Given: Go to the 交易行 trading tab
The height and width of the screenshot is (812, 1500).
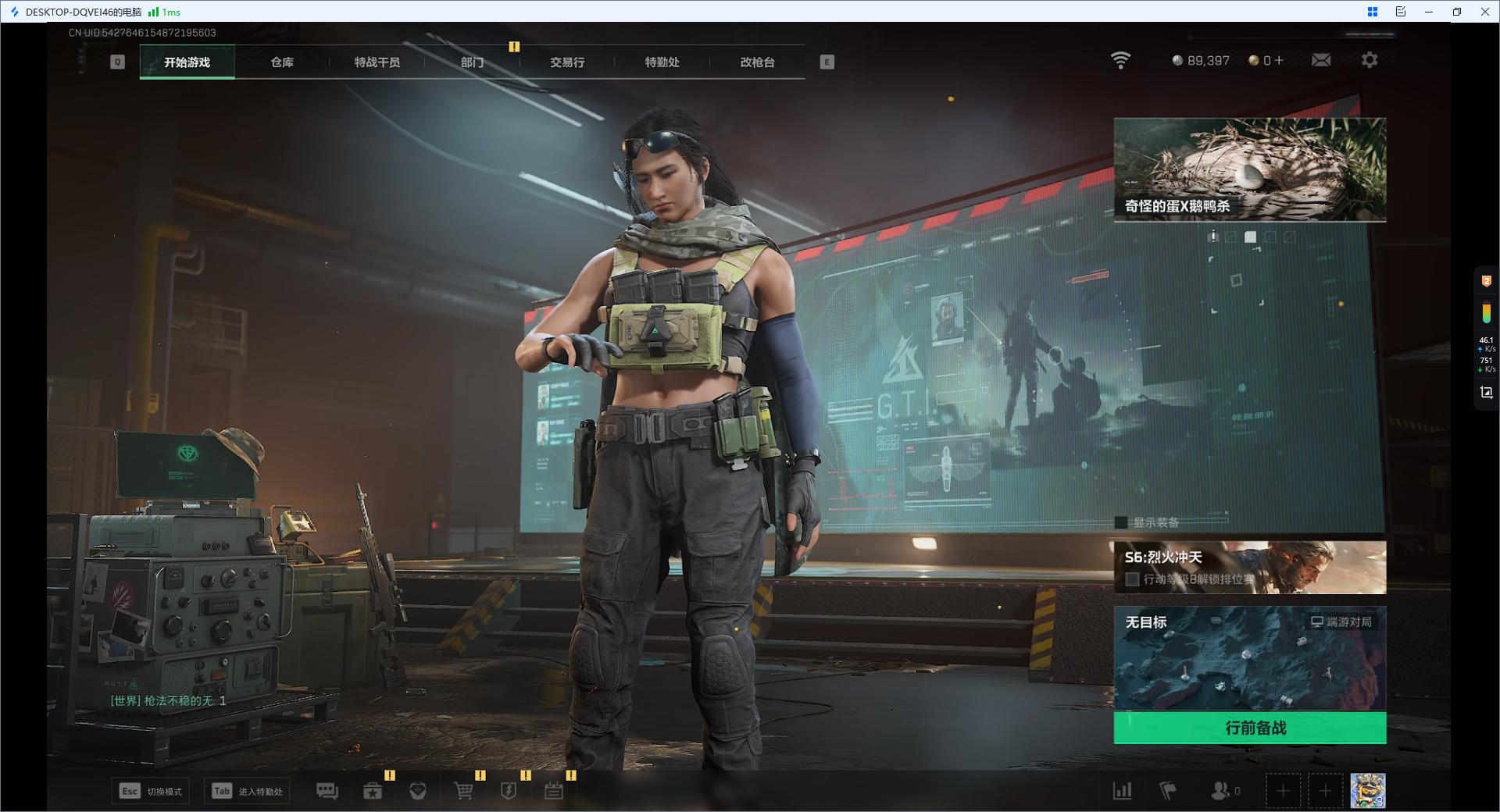Looking at the screenshot, I should coord(567,62).
